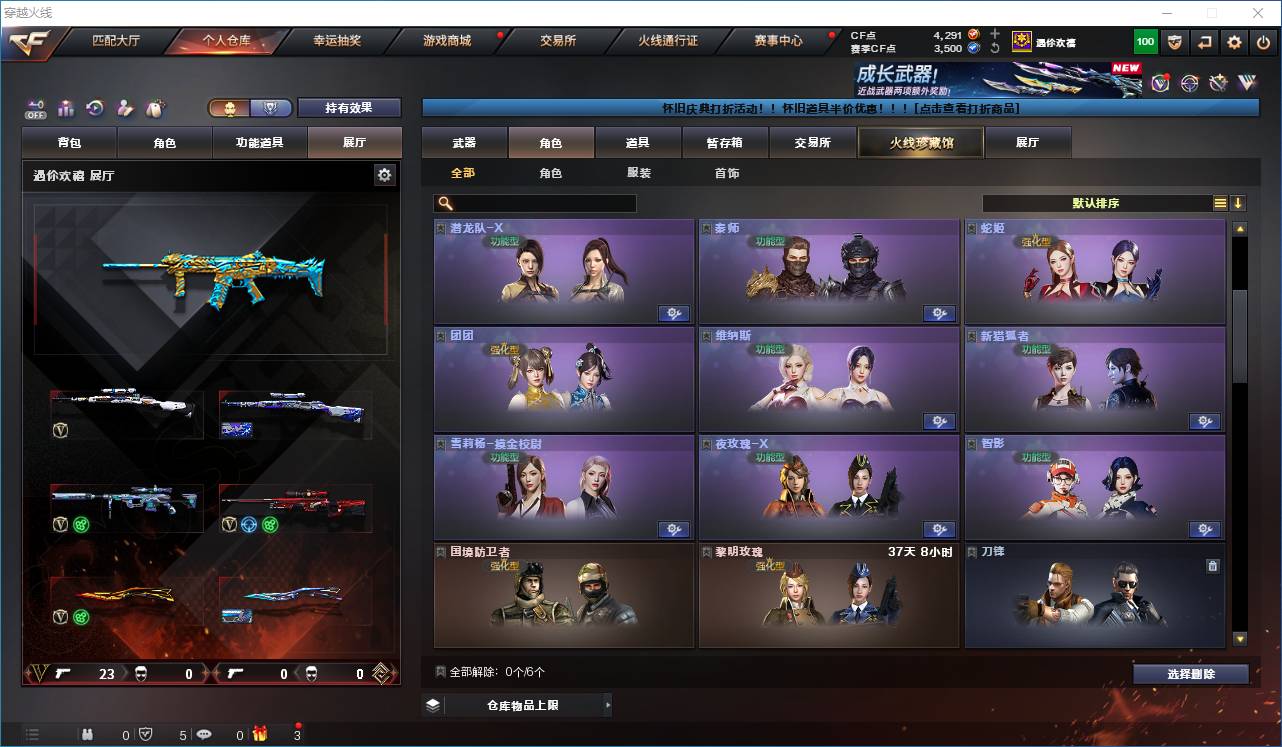Click the search input field above character grid
1282x747 pixels.
point(535,203)
